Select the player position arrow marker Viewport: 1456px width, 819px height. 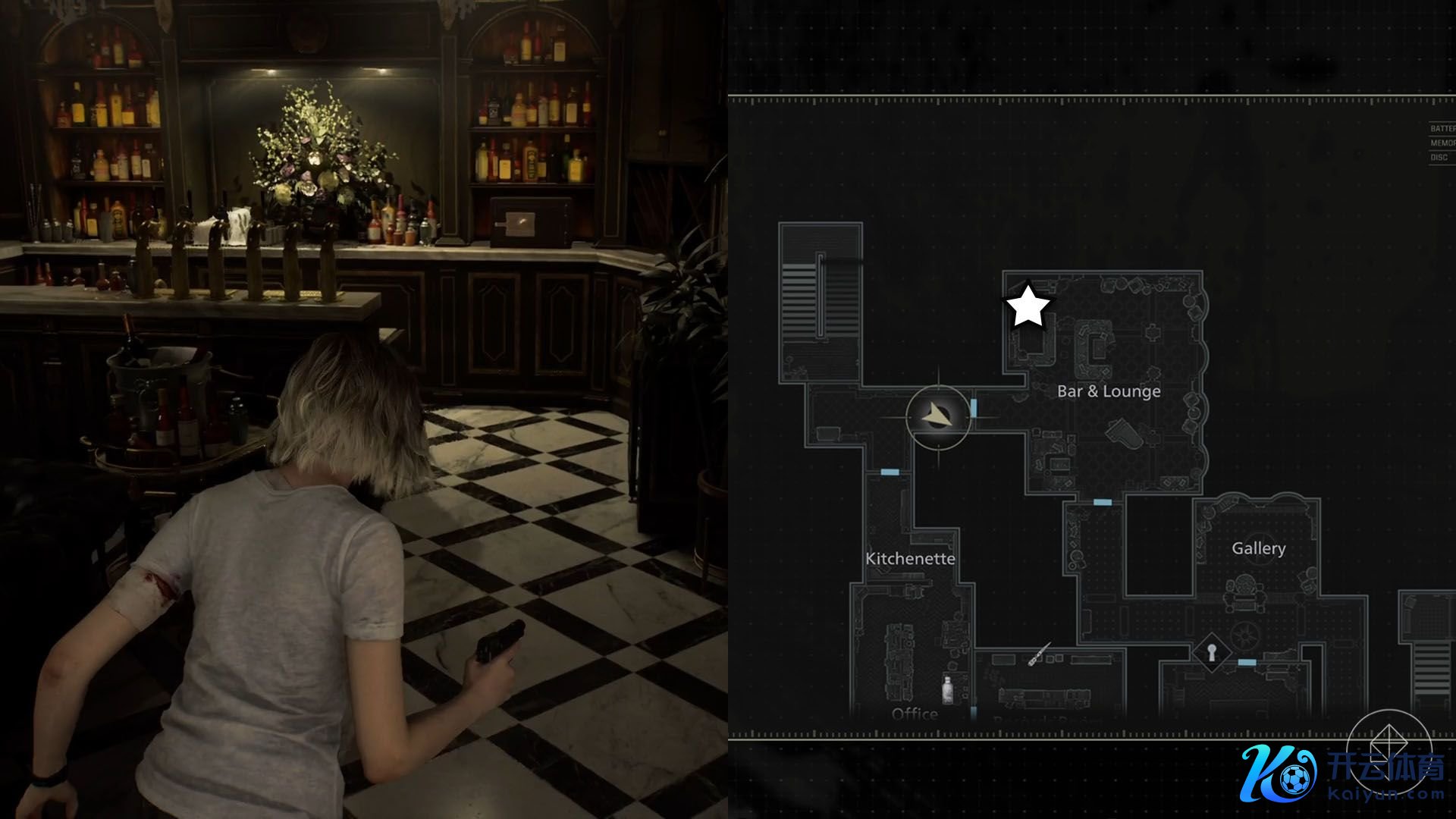[938, 416]
